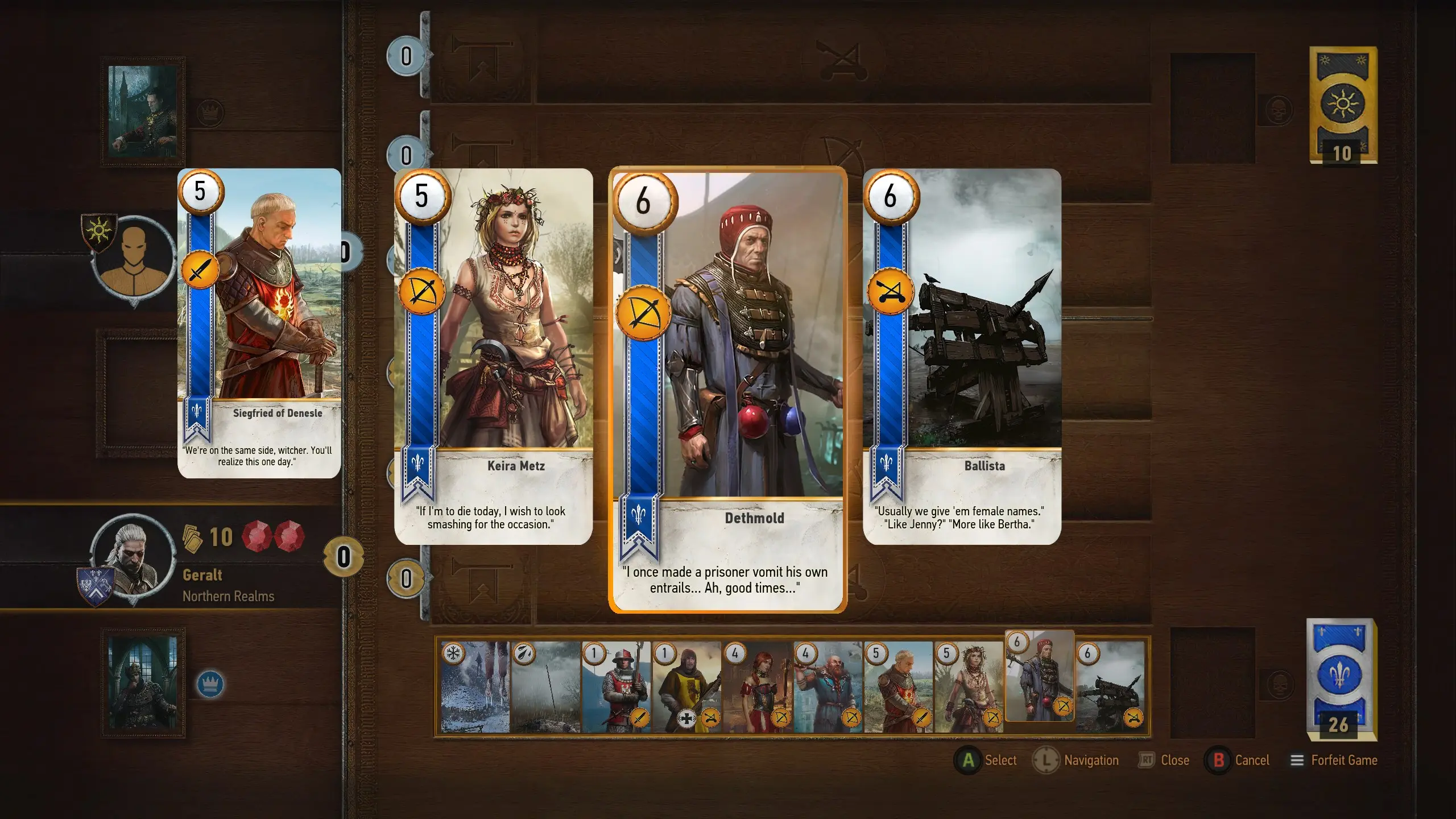Pick the large Ballista card
Viewport: 1456px width, 819px height.
[x=962, y=357]
